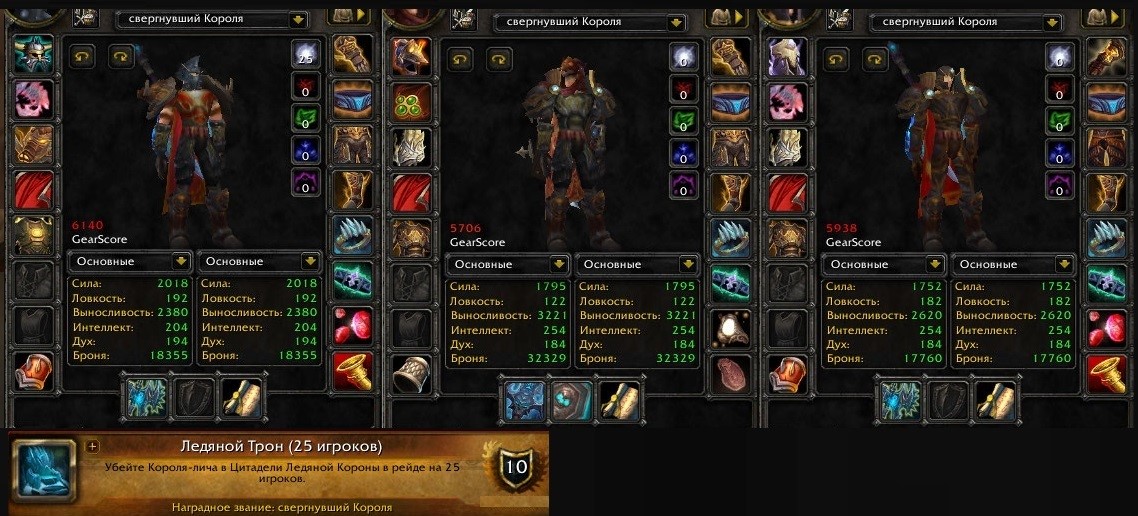
Task: Select the teal horned helmet head slot
Action: click(x=31, y=58)
